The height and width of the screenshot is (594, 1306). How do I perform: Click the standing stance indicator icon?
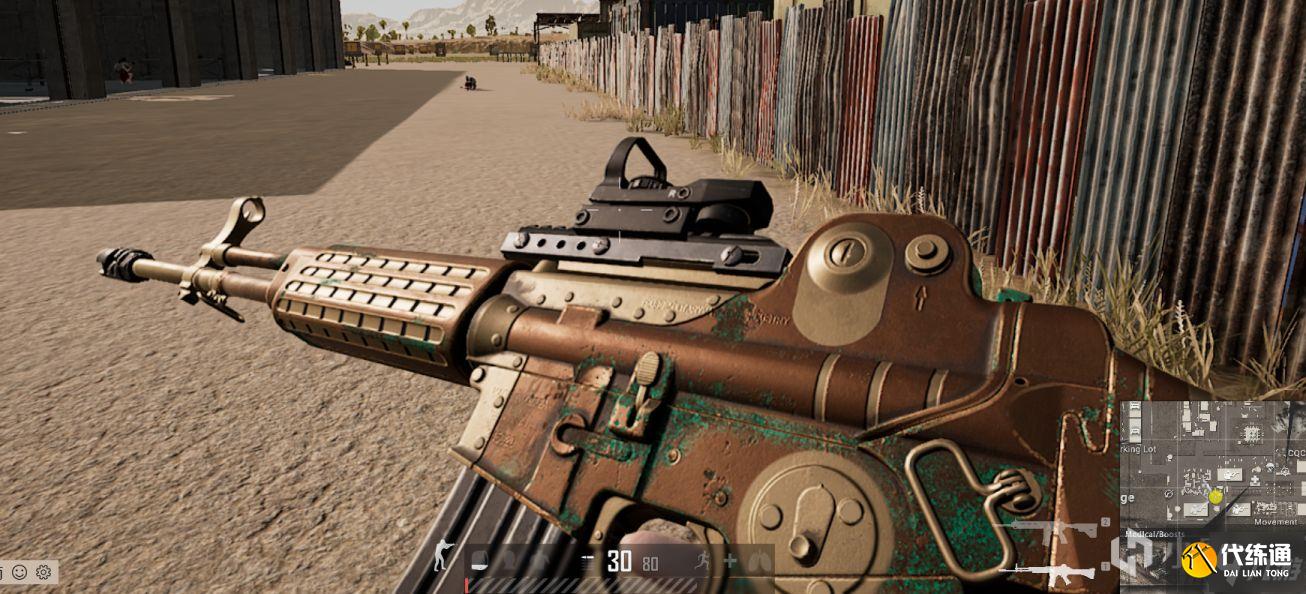(x=442, y=556)
